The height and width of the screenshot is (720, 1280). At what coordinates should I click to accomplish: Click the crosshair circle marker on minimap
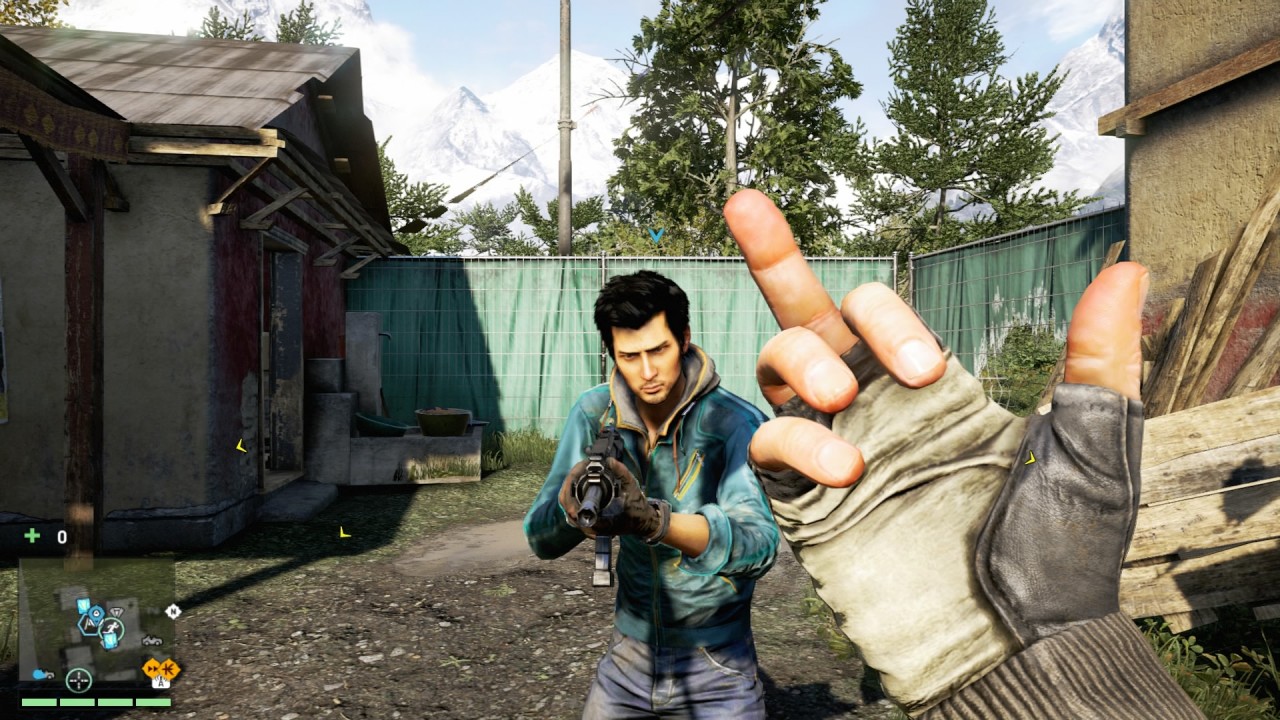[79, 681]
